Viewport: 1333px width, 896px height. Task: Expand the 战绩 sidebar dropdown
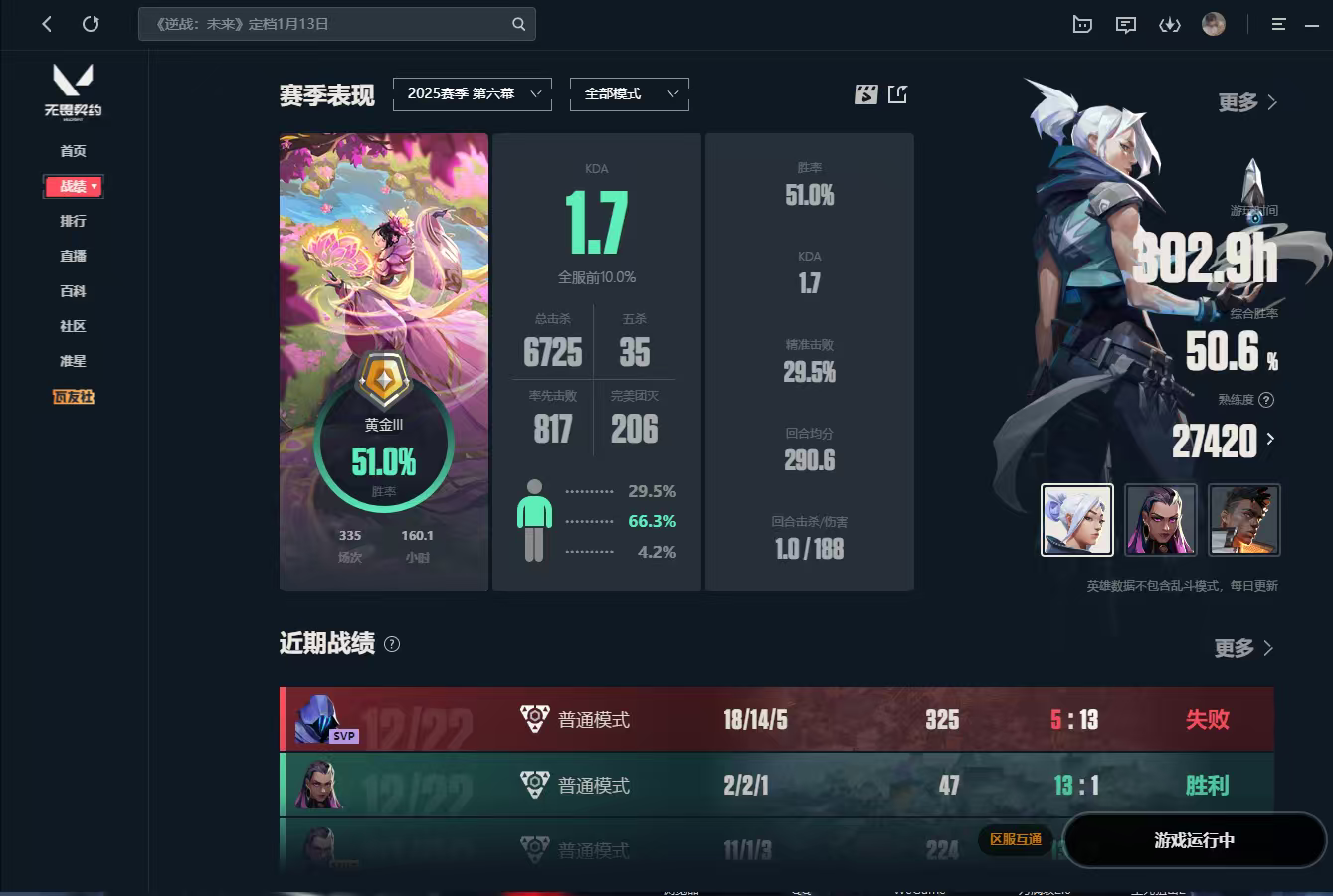pyautogui.click(x=73, y=186)
